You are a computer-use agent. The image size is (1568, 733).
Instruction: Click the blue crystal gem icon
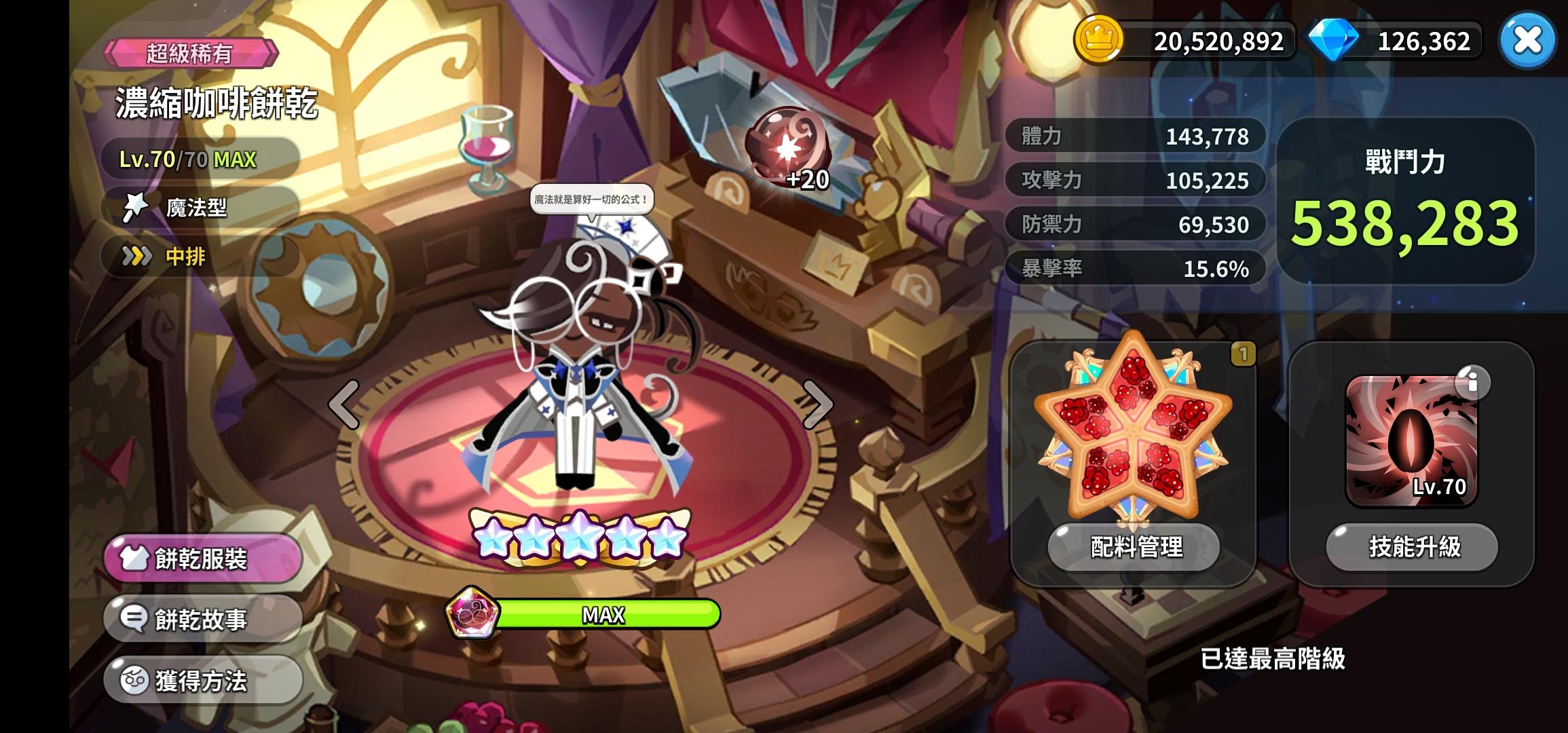pyautogui.click(x=1332, y=41)
